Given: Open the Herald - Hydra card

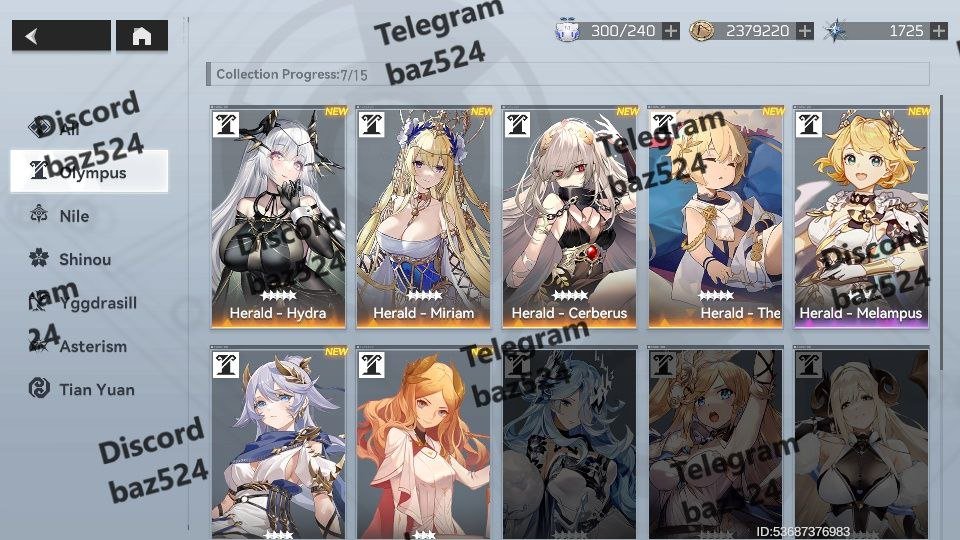Looking at the screenshot, I should pyautogui.click(x=278, y=217).
